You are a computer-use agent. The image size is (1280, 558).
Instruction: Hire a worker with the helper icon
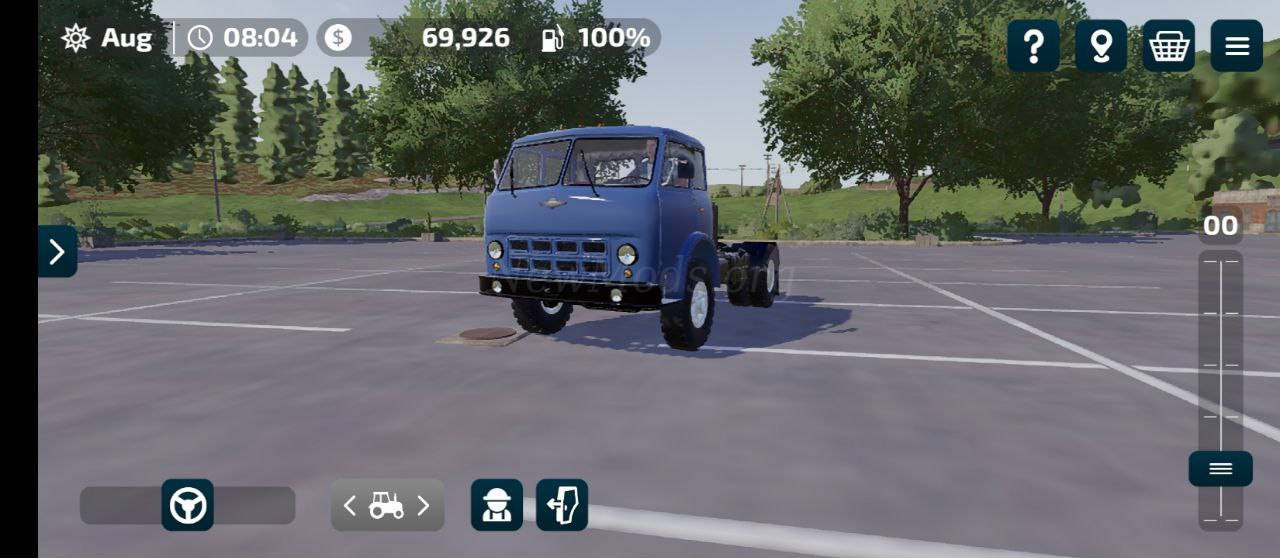tap(497, 505)
